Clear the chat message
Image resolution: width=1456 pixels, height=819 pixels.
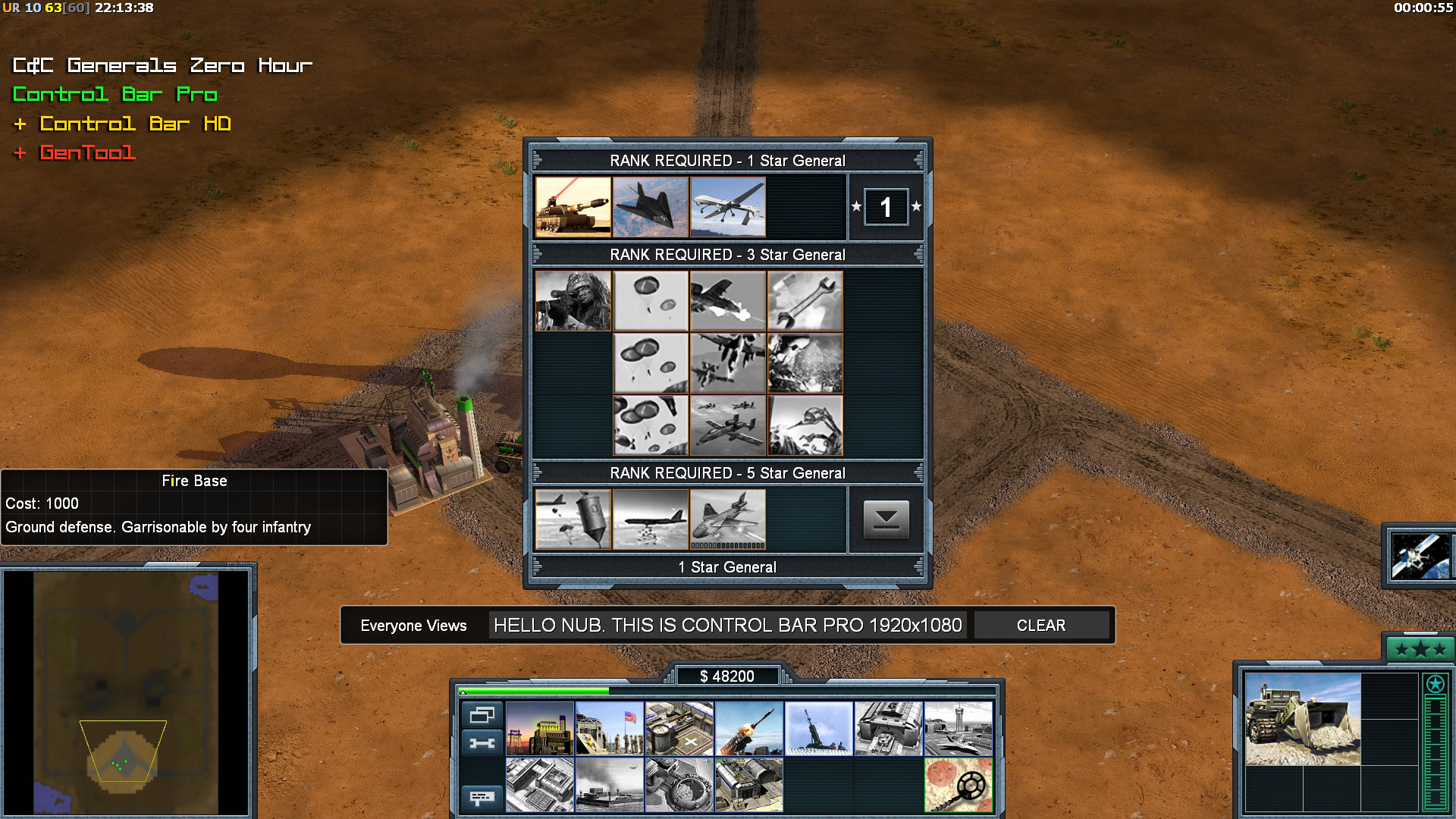1040,626
